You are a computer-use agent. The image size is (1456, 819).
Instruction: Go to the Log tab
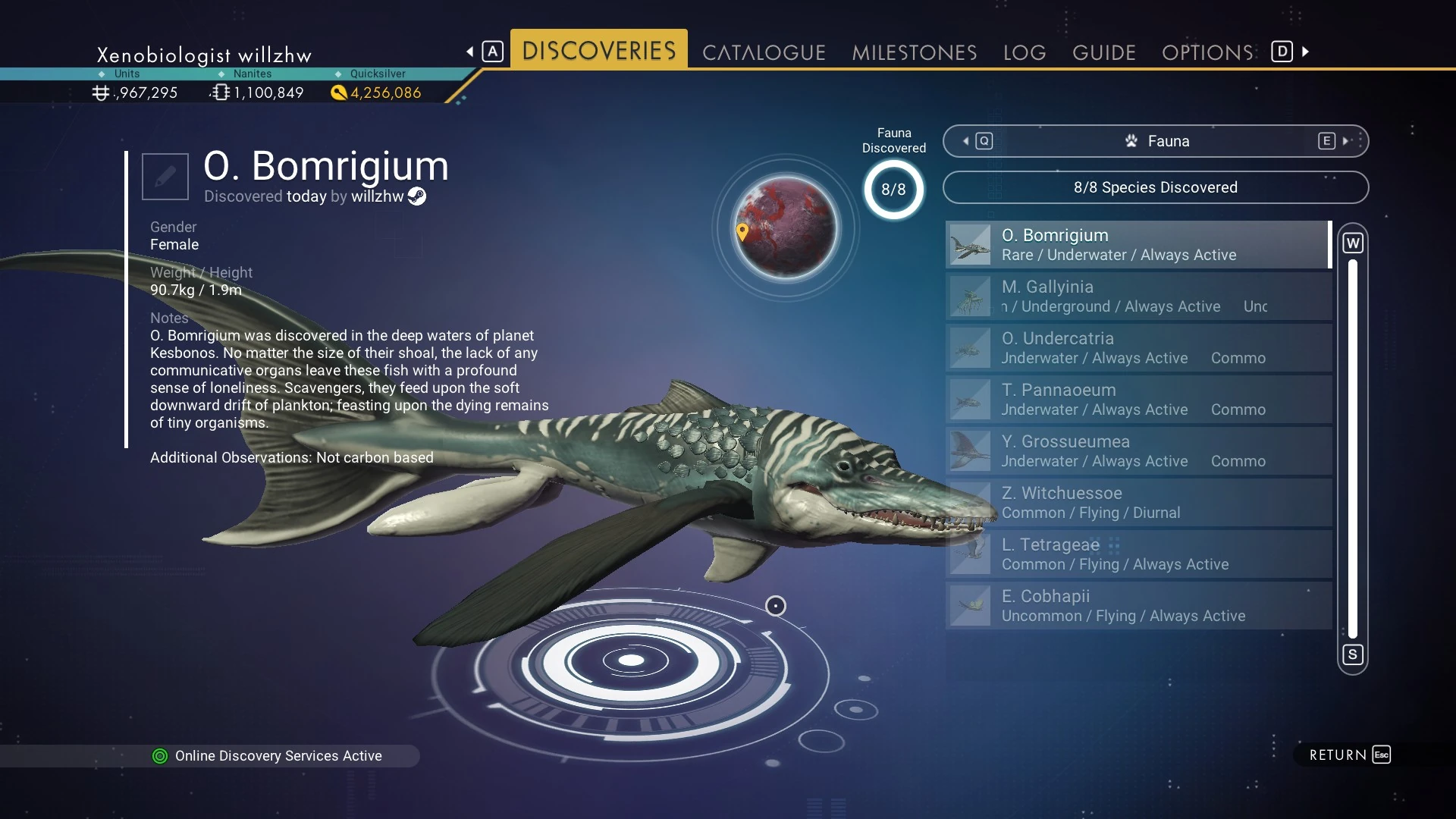pos(1024,52)
